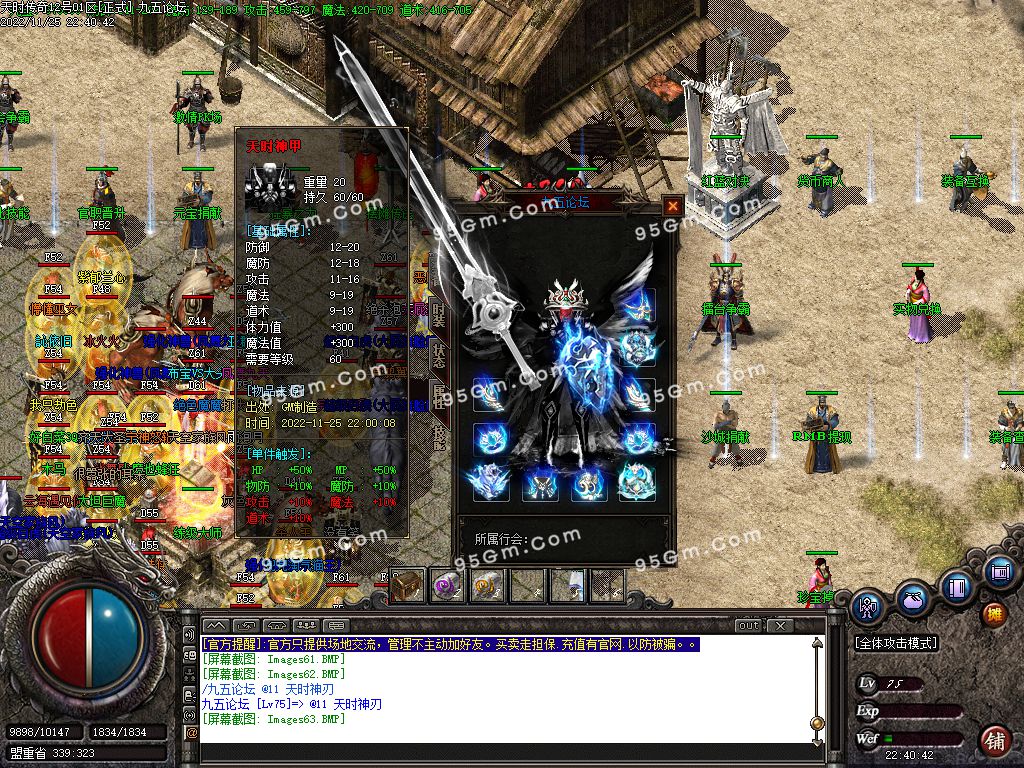Screen dimensions: 1024x768
Task: Close the character equipment window
Action: click(673, 206)
